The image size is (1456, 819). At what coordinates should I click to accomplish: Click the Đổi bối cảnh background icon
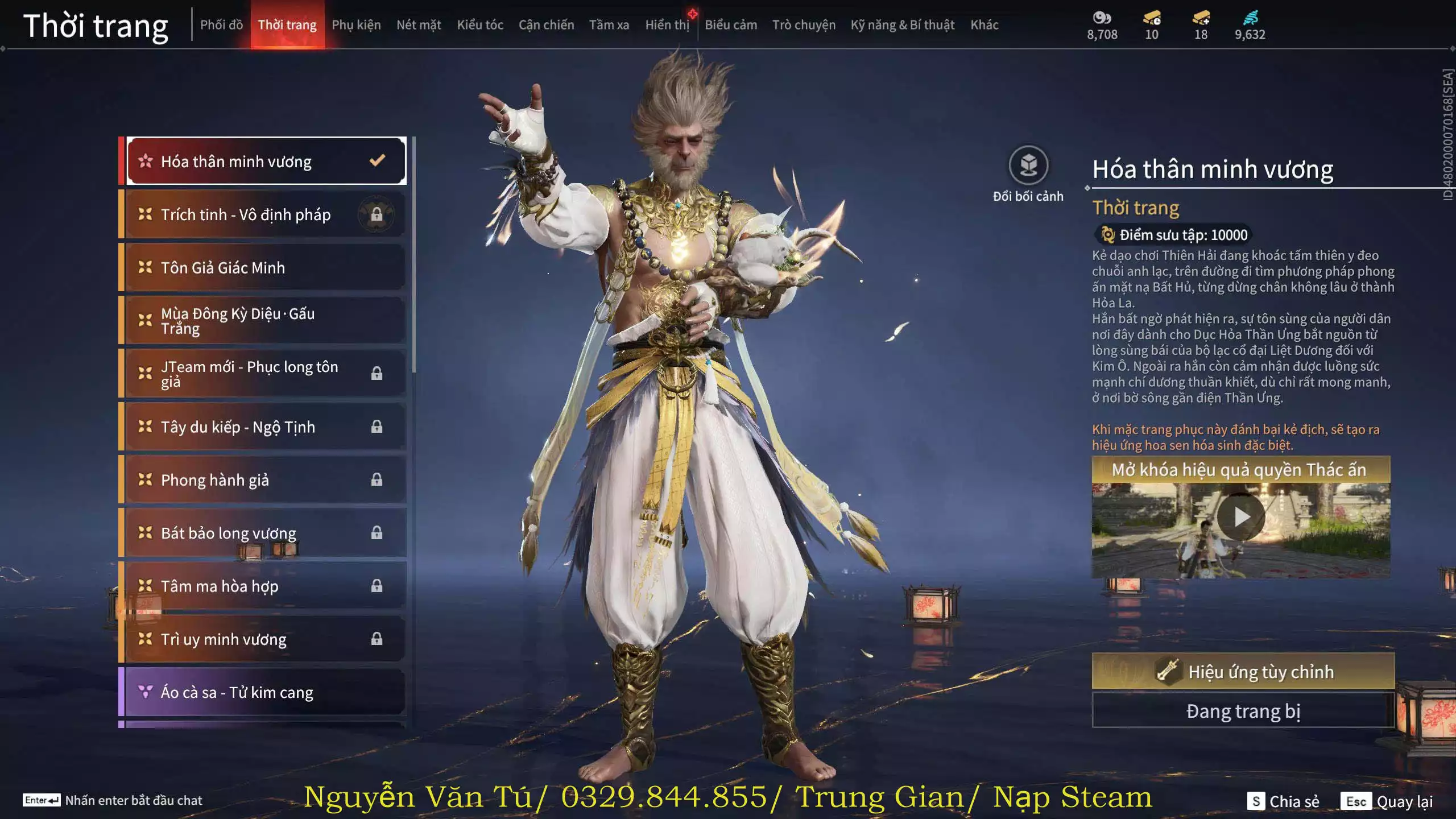(1028, 166)
